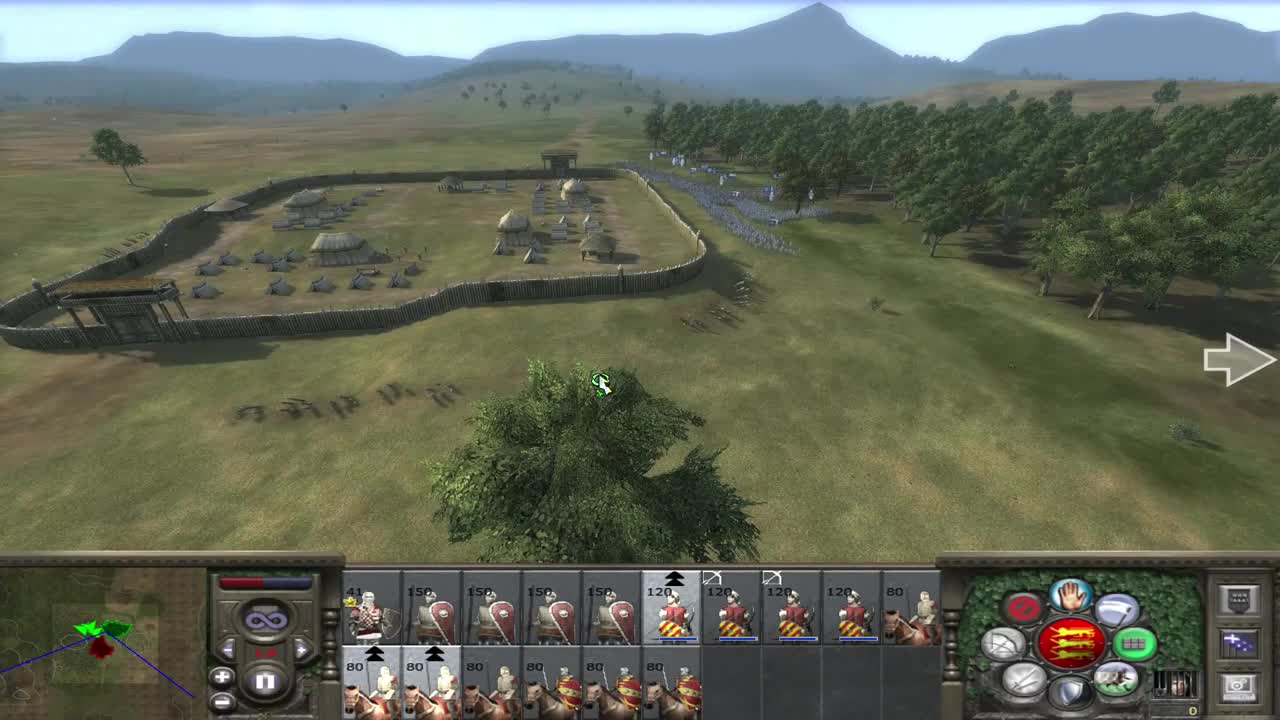Group selected units with green grid icon
This screenshot has width=1280, height=720.
1135,644
